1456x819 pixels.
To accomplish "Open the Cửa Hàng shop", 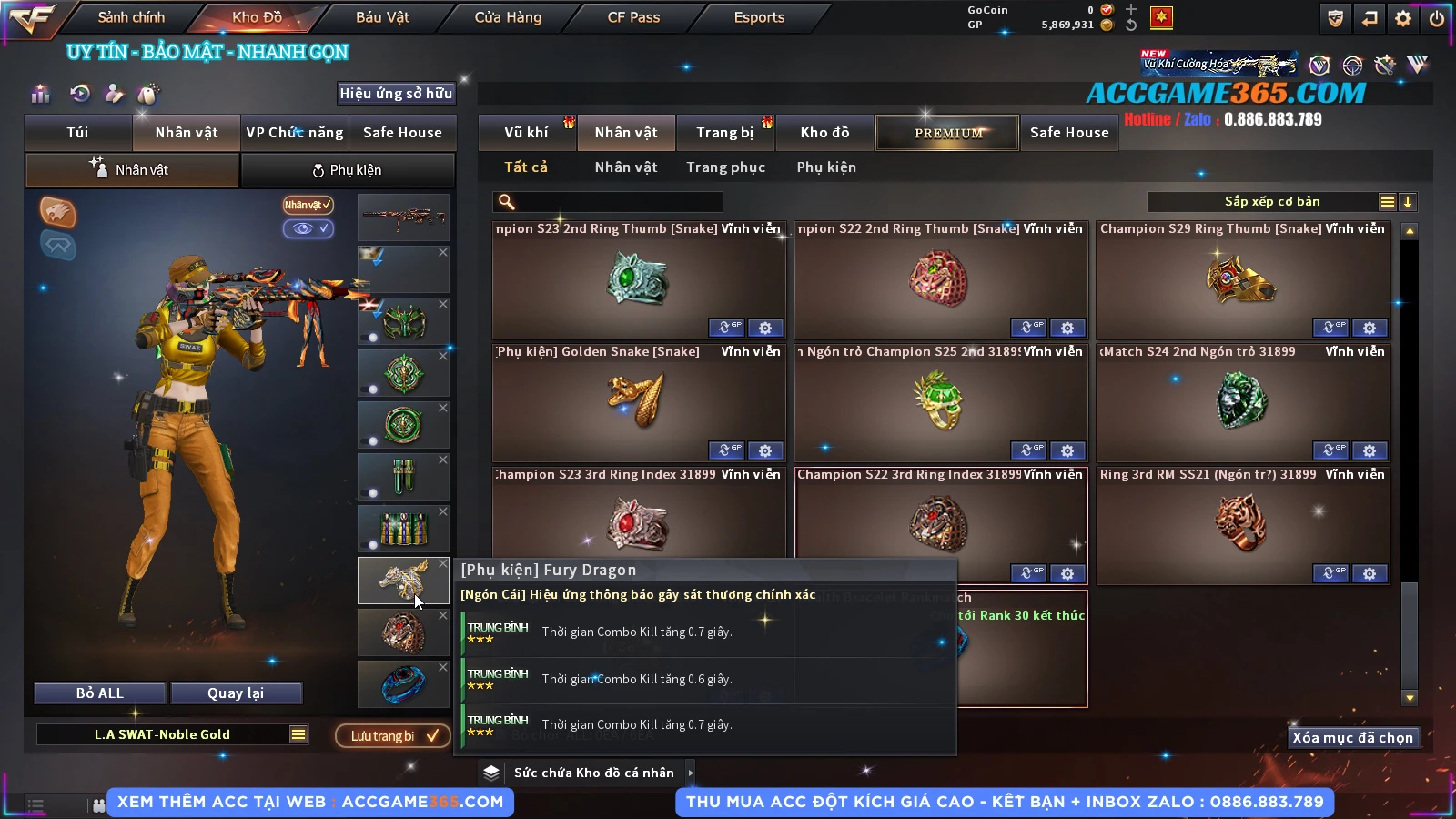I will [508, 17].
